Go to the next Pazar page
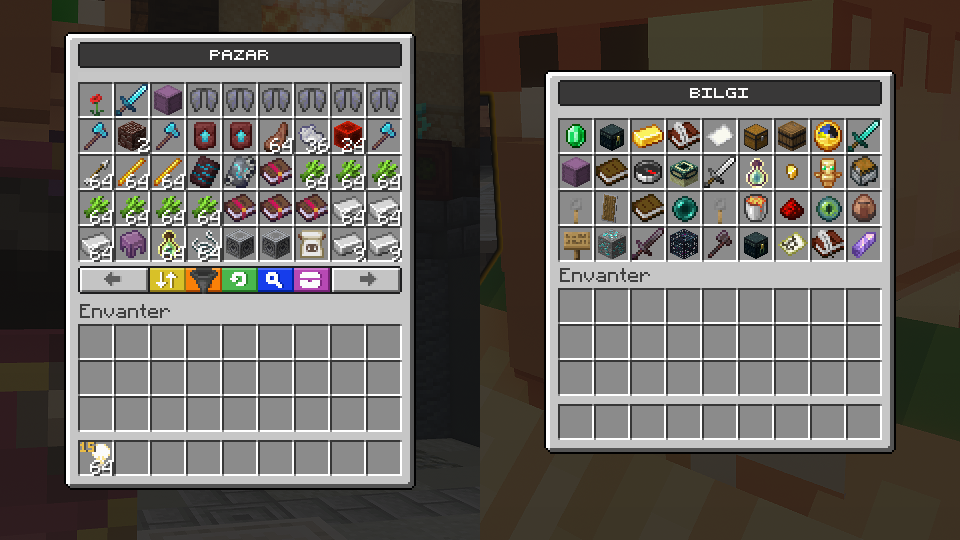Screen dimensions: 960x540 366,280
